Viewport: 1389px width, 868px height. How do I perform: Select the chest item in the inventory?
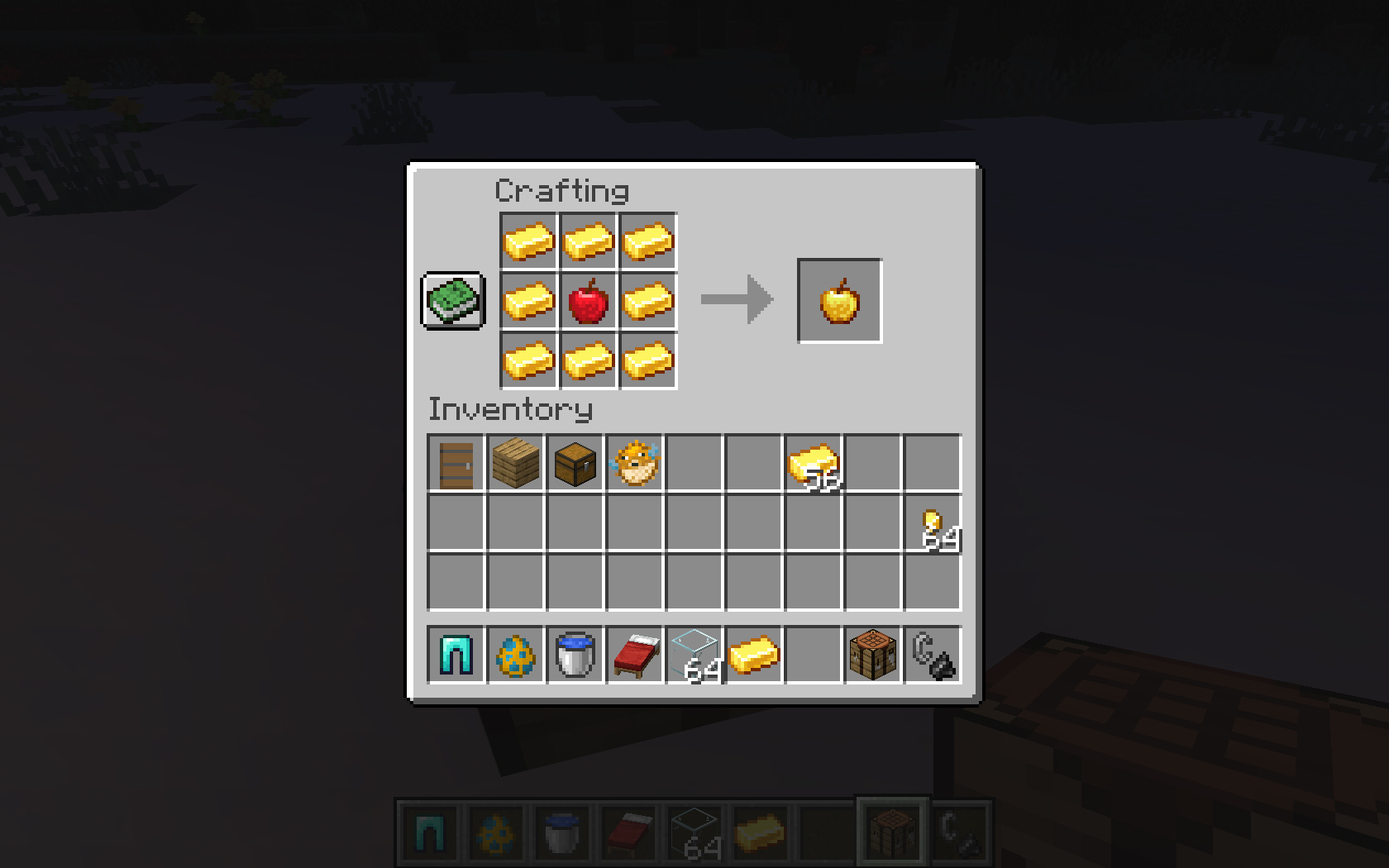pyautogui.click(x=575, y=464)
